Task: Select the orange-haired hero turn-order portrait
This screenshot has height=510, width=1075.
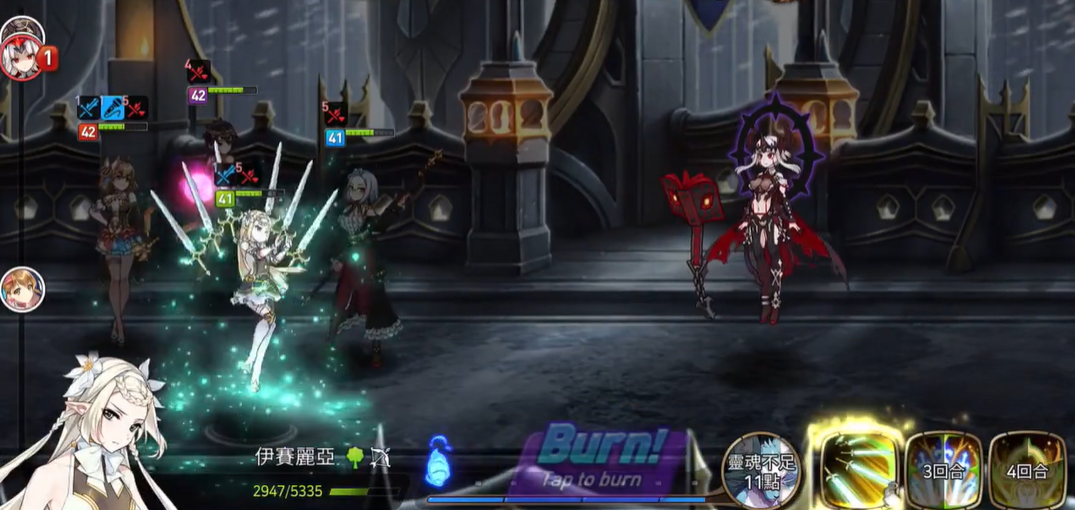Action: tap(21, 290)
